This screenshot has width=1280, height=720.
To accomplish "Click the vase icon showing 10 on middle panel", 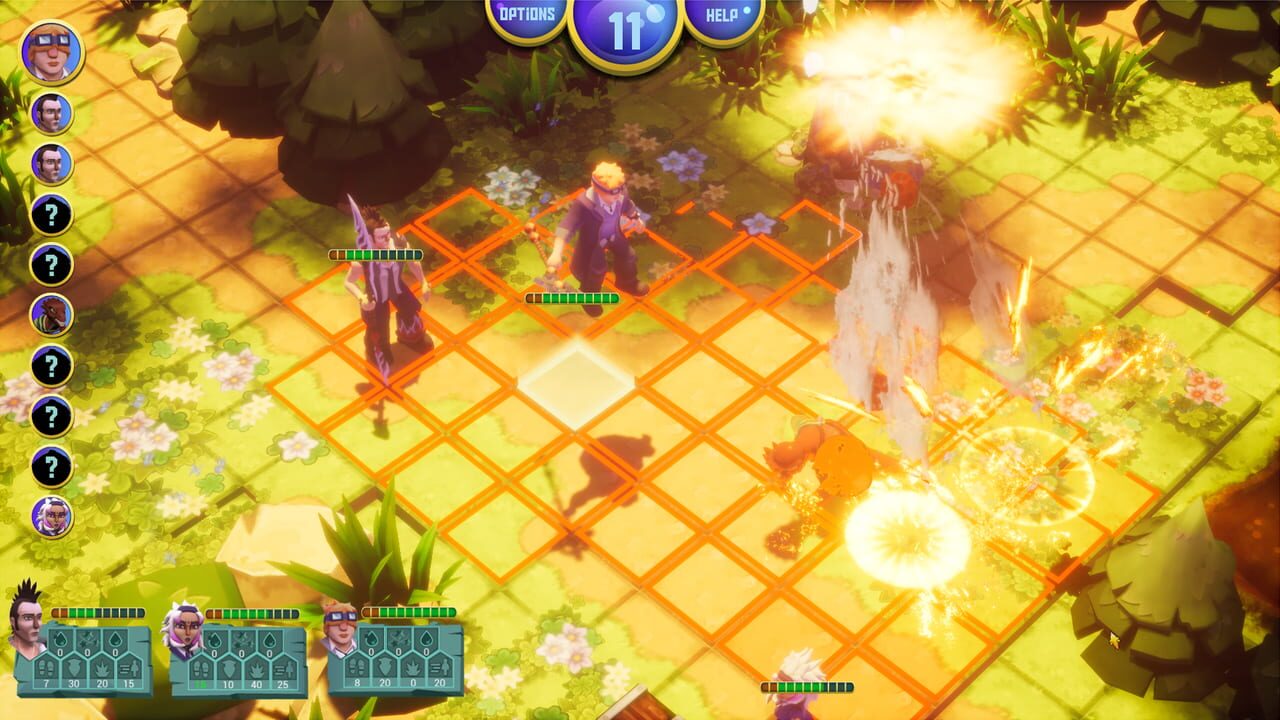I will click(x=230, y=671).
